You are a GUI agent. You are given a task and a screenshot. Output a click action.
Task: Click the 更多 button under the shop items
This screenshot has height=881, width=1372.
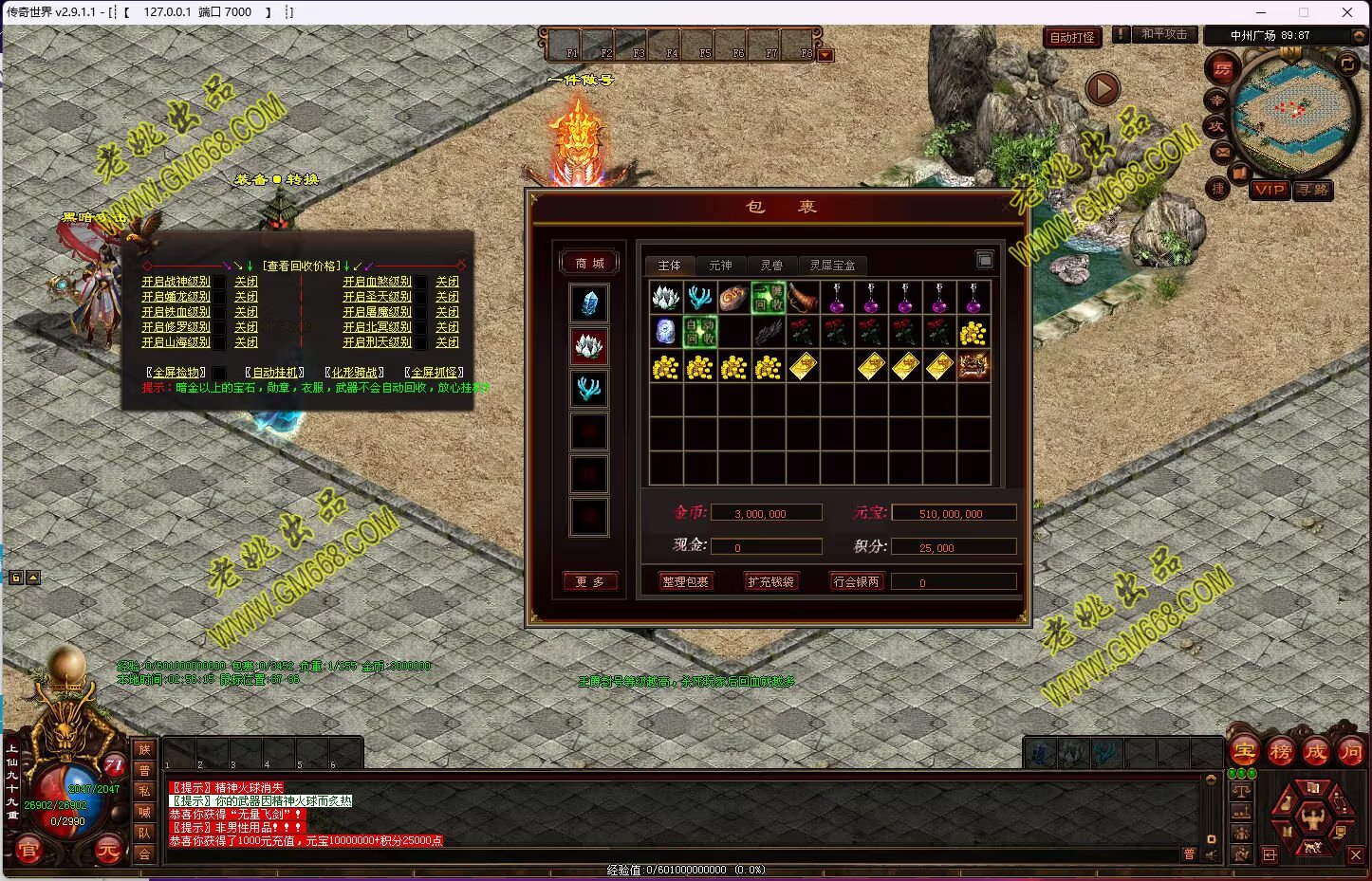click(588, 581)
